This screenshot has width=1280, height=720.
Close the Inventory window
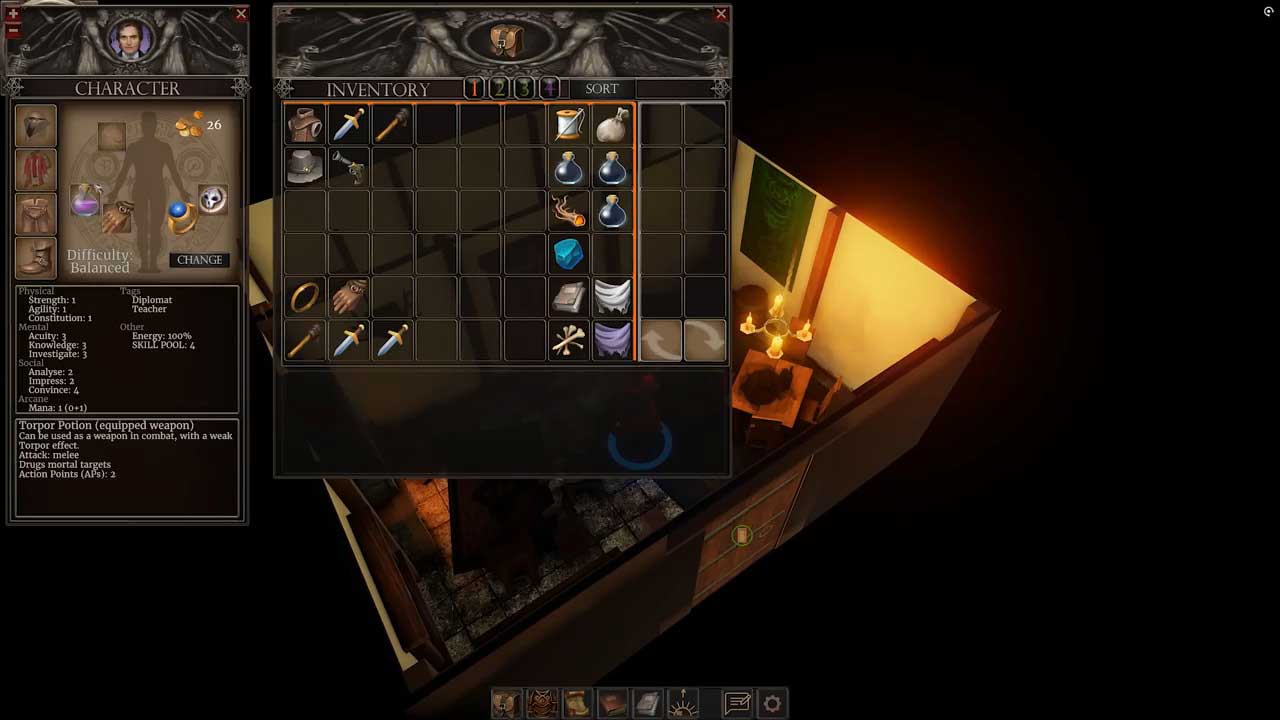coord(721,14)
